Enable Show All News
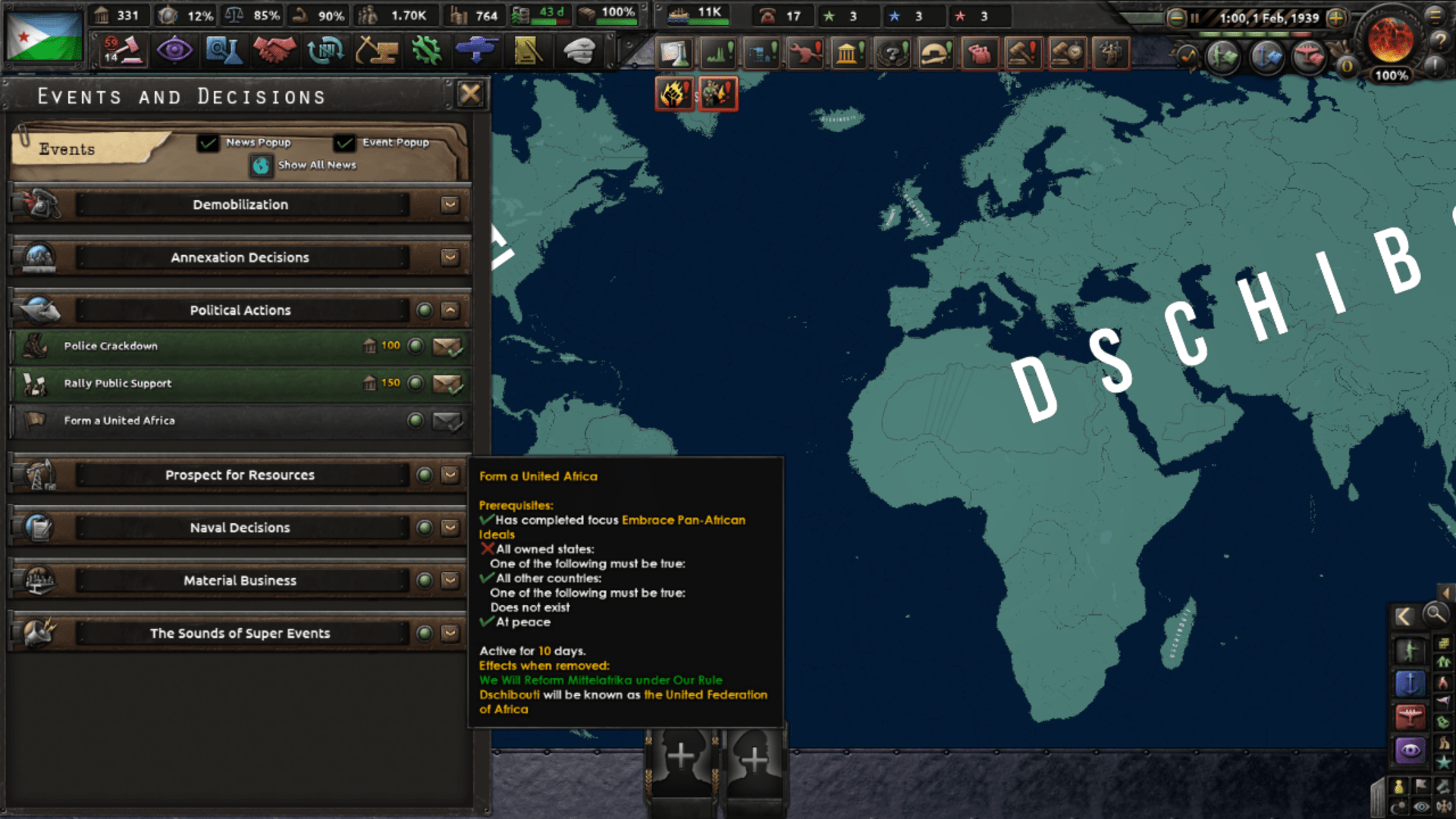1456x819 pixels. pyautogui.click(x=261, y=165)
